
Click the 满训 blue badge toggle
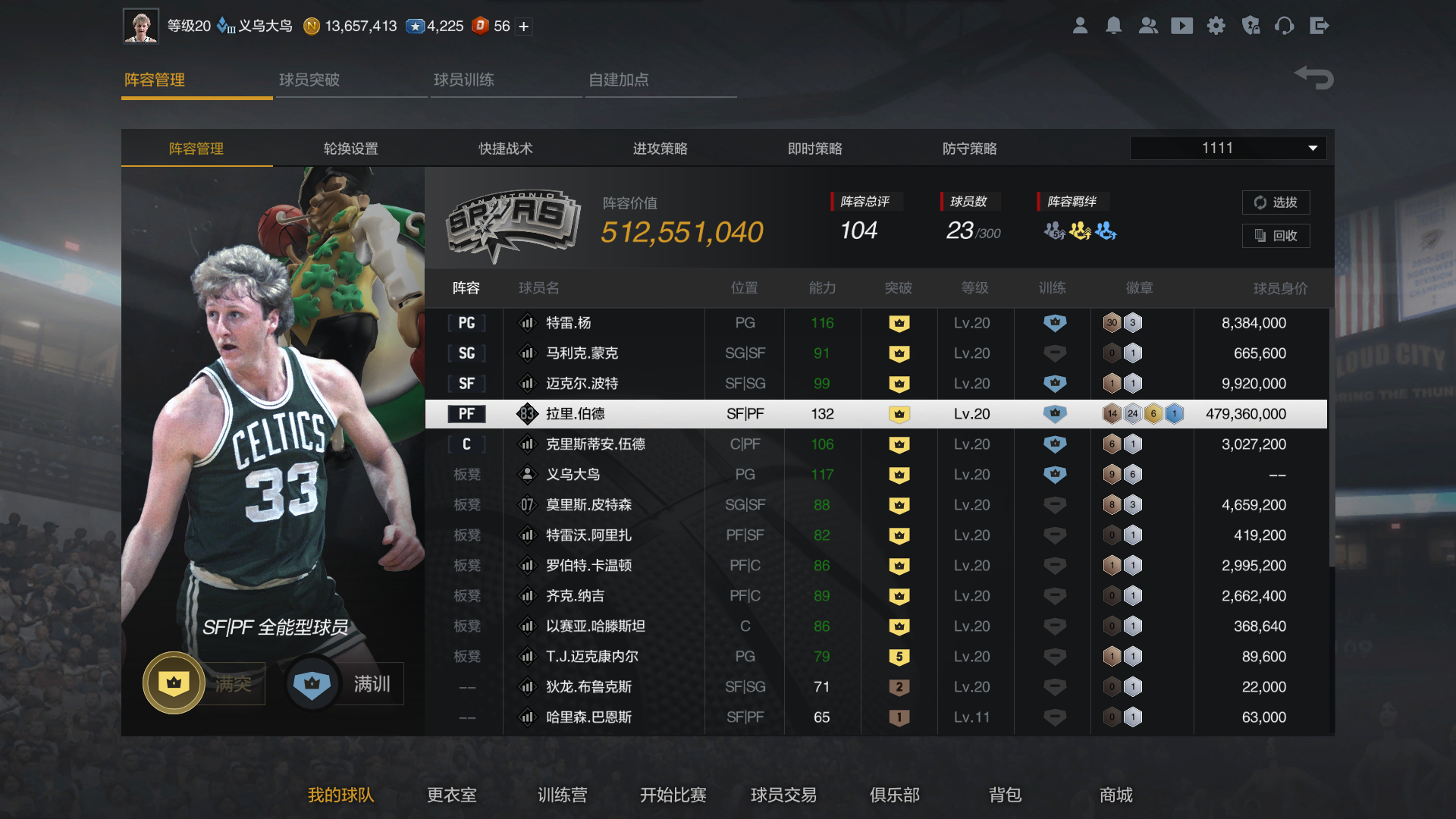coord(312,682)
